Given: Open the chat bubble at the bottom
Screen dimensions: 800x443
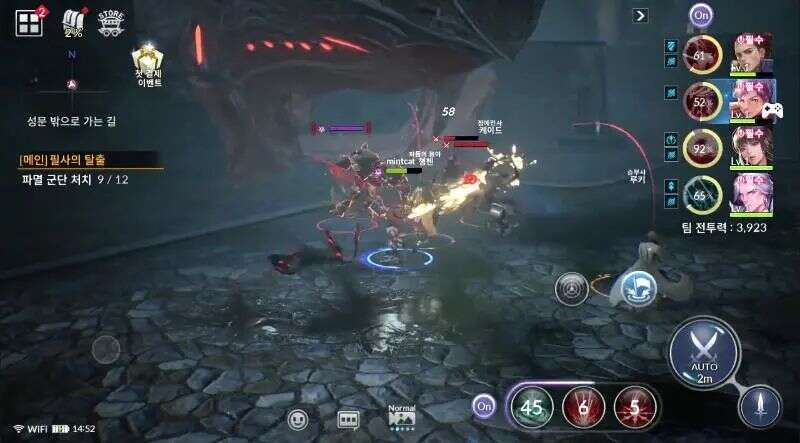Looking at the screenshot, I should (297, 420).
